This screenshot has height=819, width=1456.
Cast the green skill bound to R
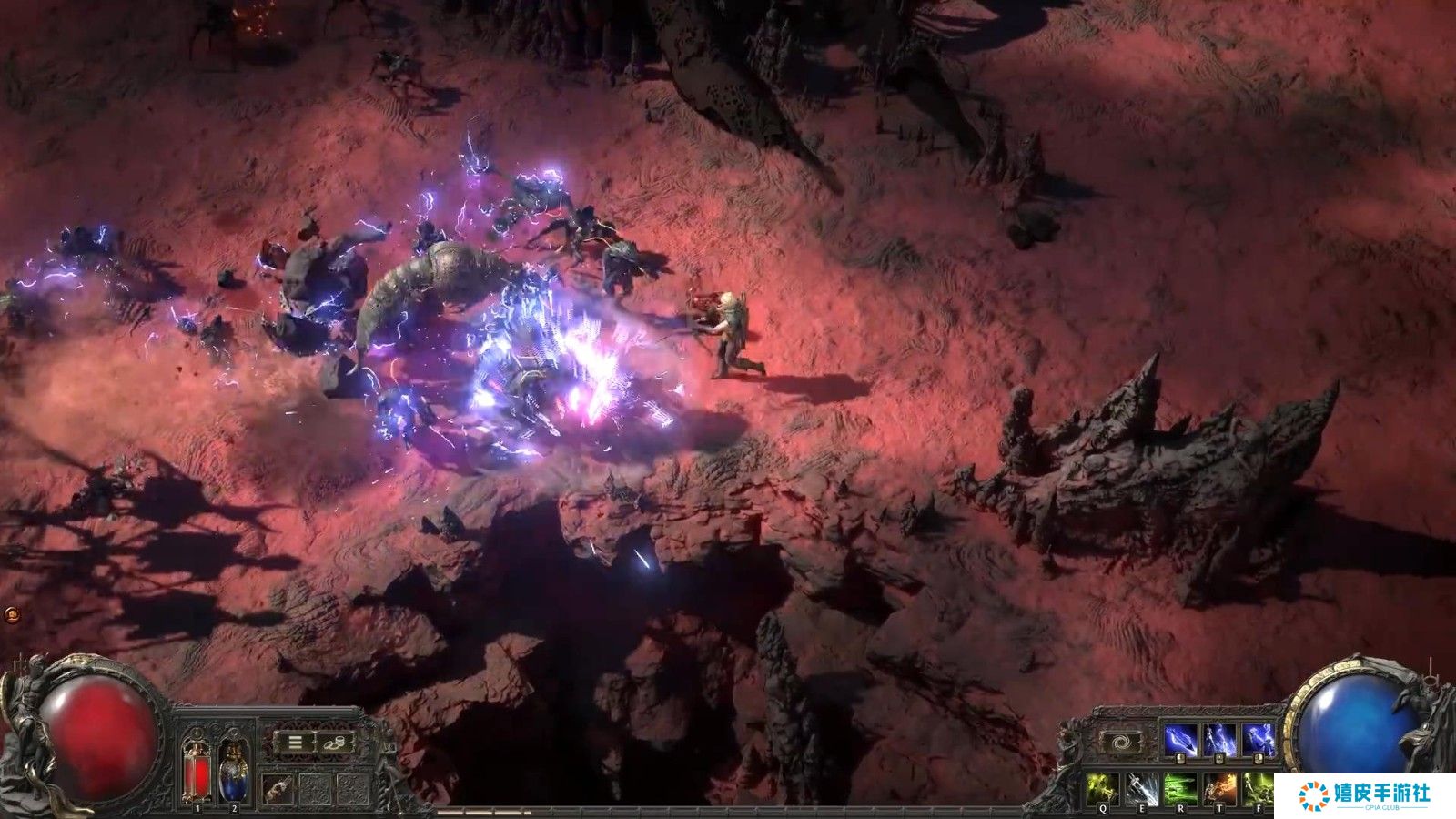(x=1181, y=788)
